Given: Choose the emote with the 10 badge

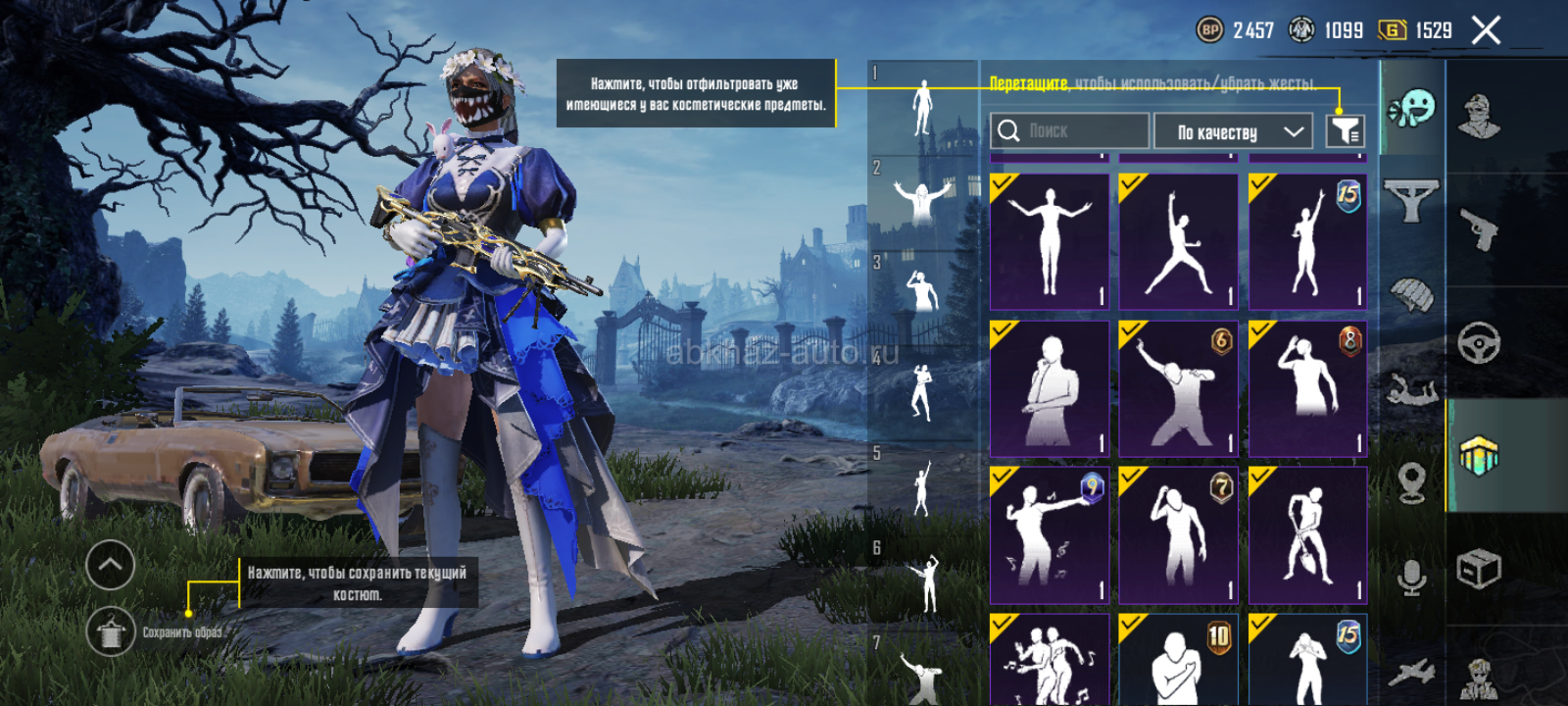Looking at the screenshot, I should (x=1178, y=659).
